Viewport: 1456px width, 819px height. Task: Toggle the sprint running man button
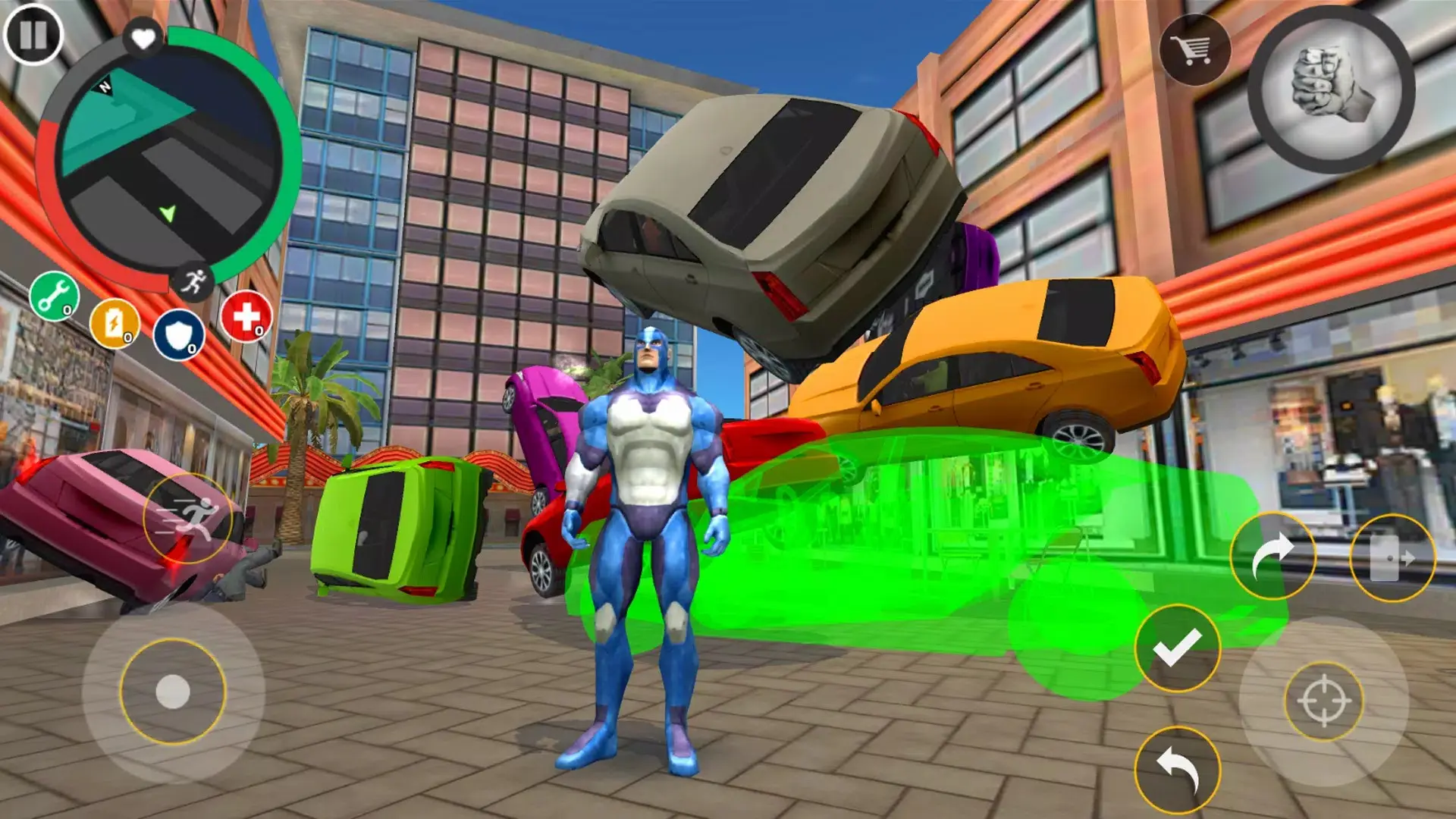(188, 518)
